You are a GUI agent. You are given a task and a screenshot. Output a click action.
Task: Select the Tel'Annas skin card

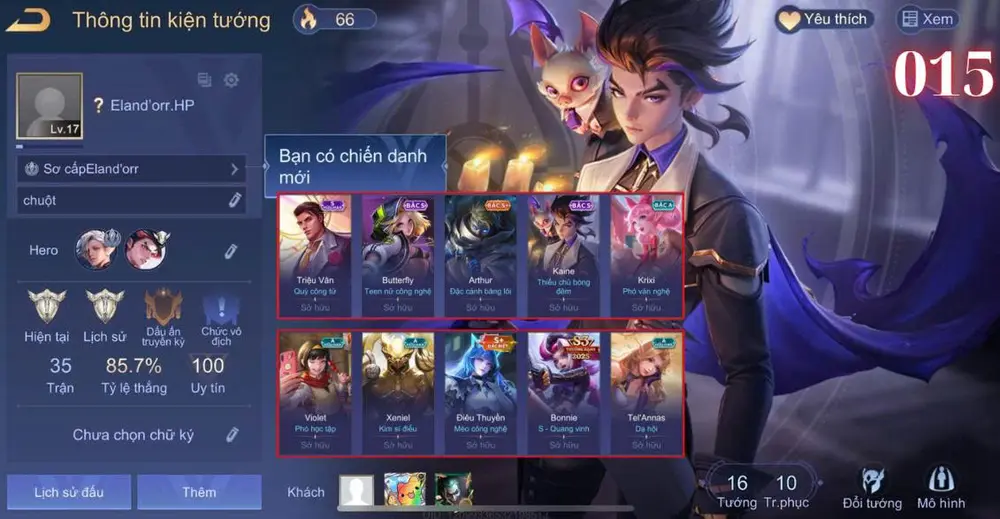tap(646, 392)
